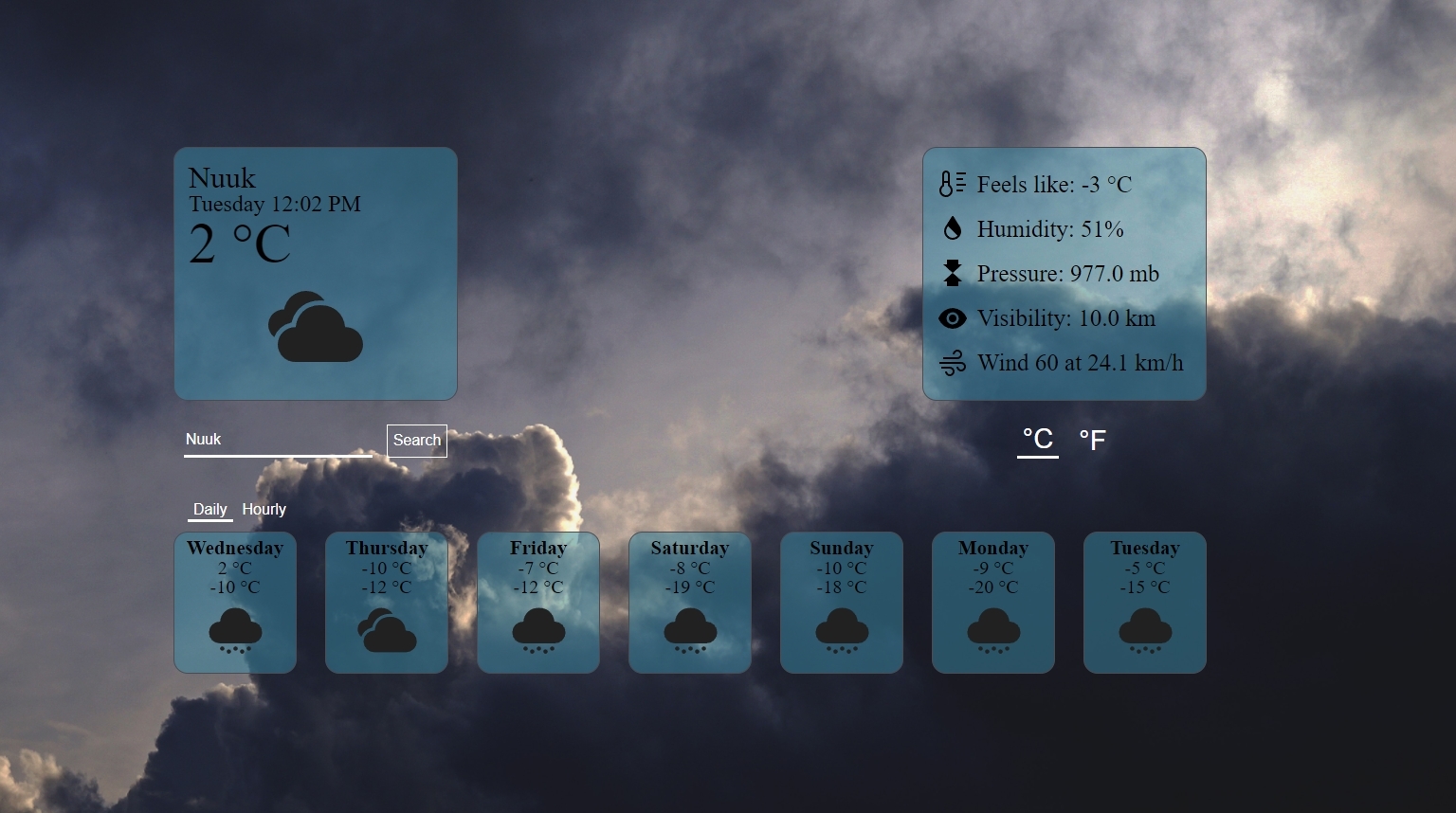Select the Celsius unit toggle

pyautogui.click(x=1037, y=440)
